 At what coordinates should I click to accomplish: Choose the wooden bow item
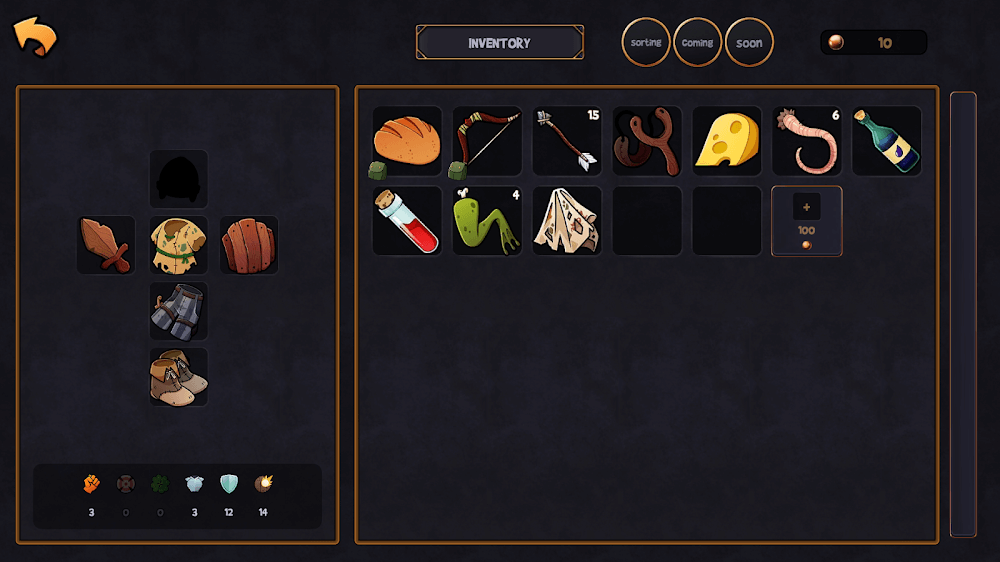(487, 141)
